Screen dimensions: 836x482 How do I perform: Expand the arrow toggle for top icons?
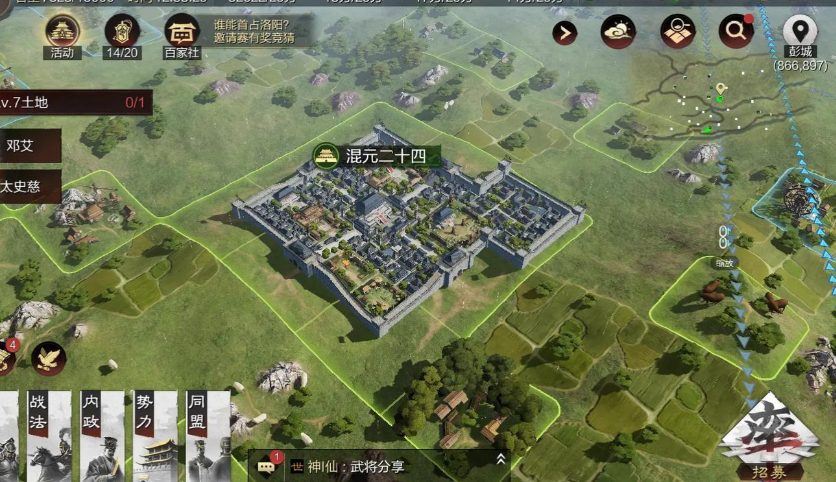(x=565, y=33)
